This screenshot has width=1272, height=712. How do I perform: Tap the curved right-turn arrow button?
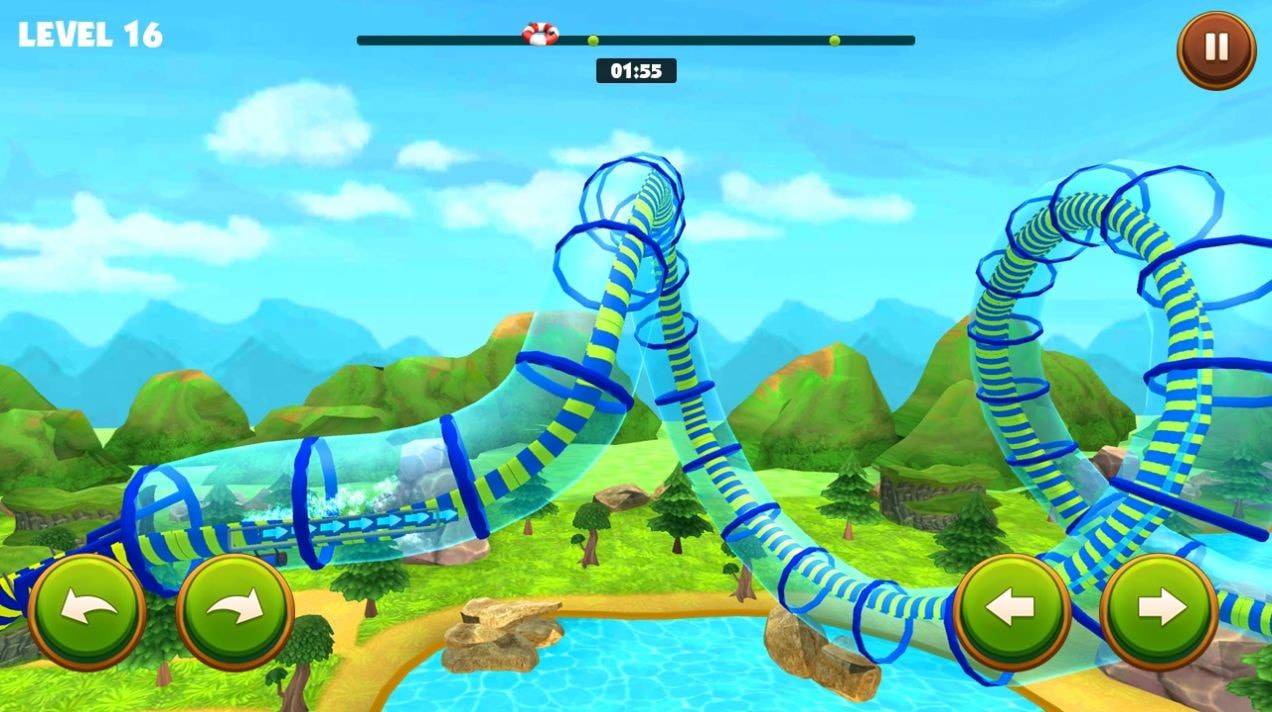[x=235, y=610]
